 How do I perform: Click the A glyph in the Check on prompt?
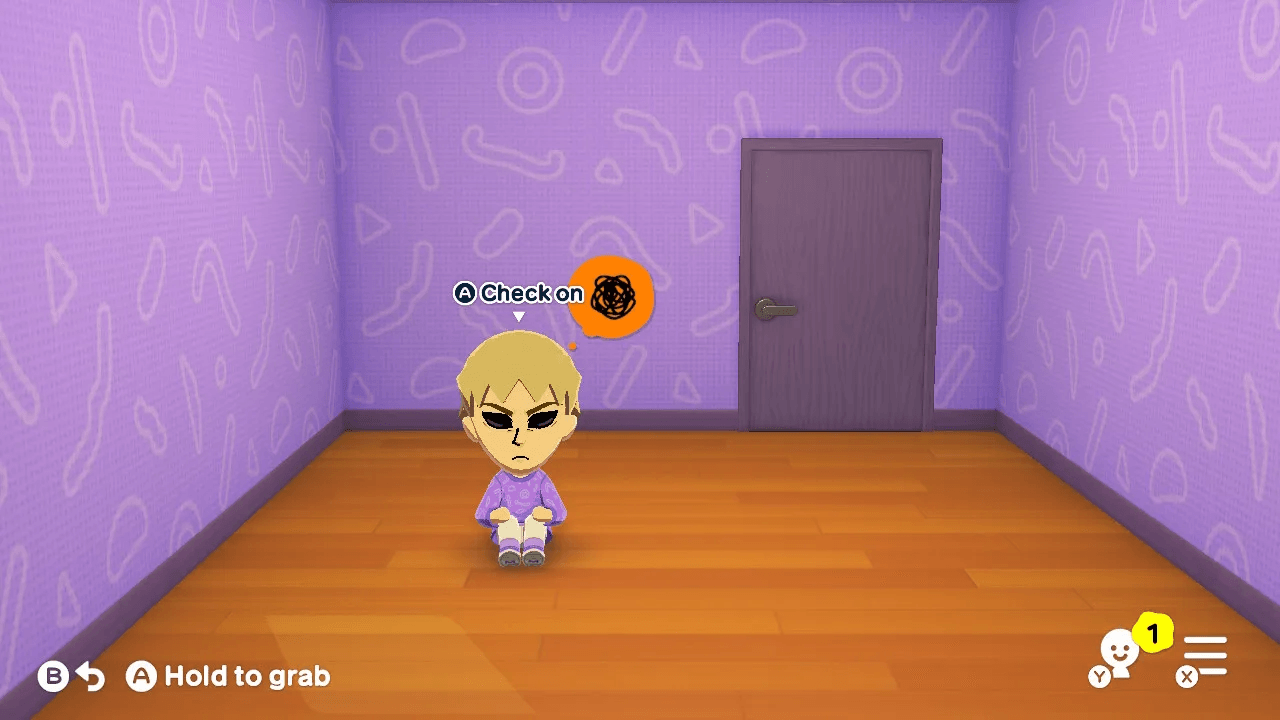[x=465, y=293]
